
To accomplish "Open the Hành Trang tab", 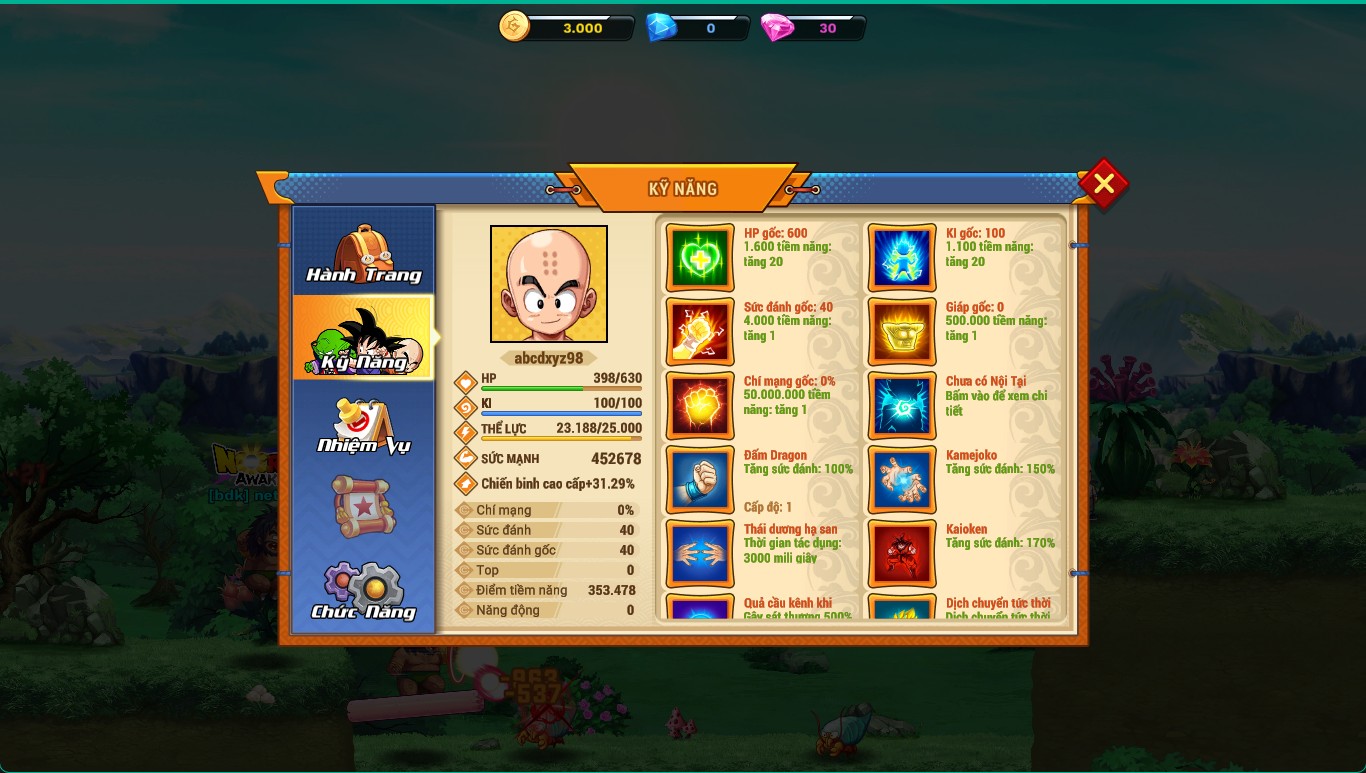I will point(364,252).
